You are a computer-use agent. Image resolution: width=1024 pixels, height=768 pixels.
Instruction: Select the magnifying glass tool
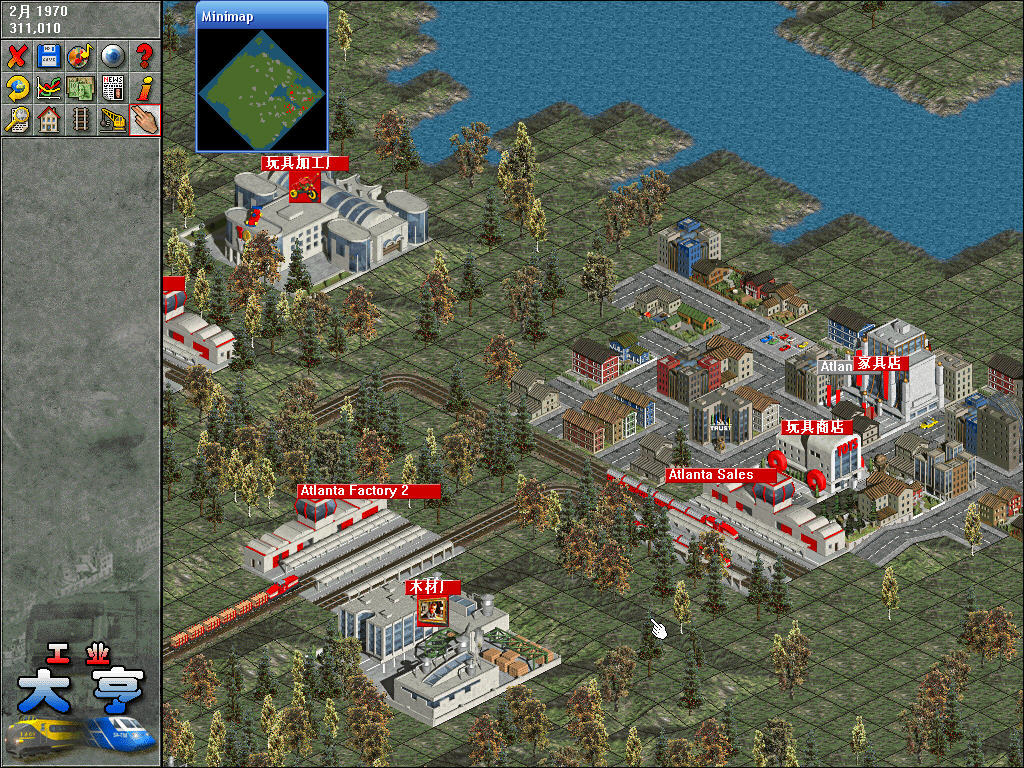(x=17, y=119)
